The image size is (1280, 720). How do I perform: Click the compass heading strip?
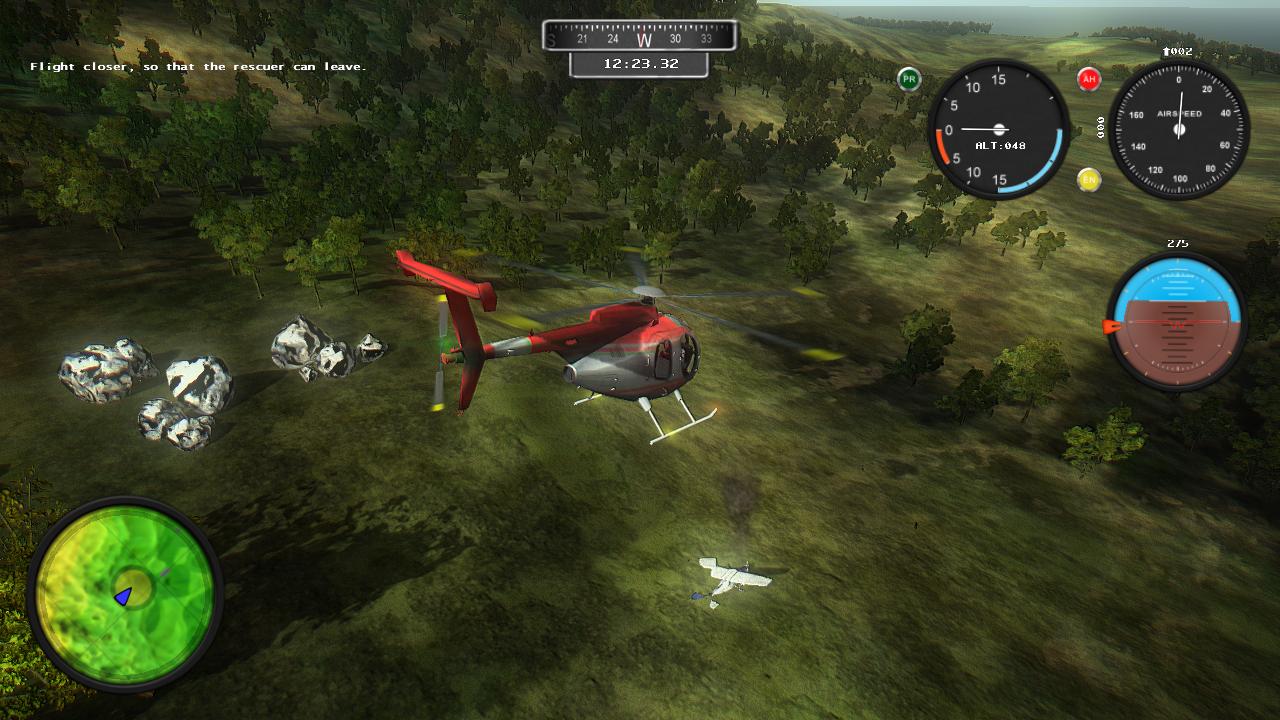point(640,37)
